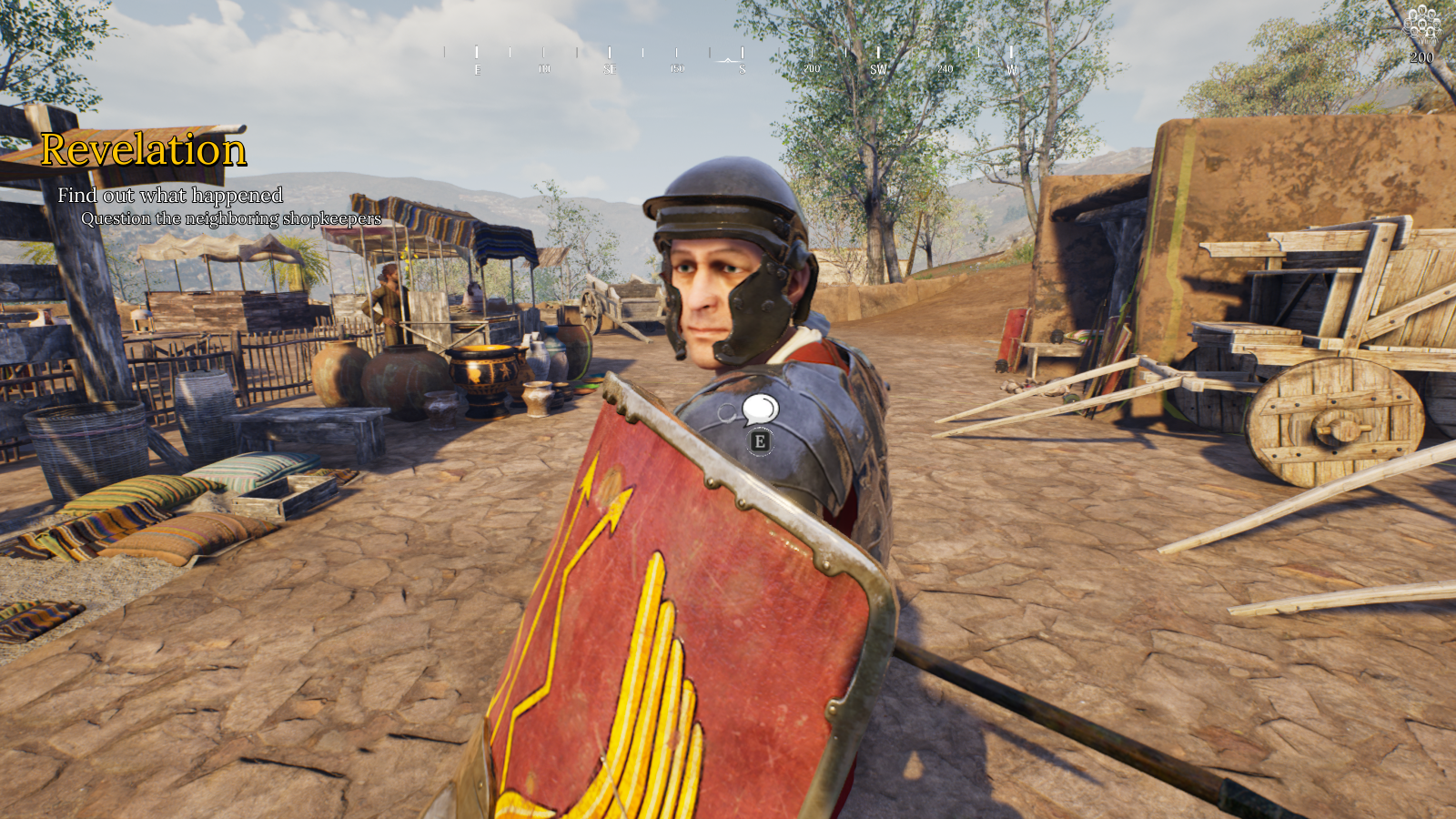Click the compass bar's SW heading
The width and height of the screenshot is (1456, 819).
coord(878,69)
